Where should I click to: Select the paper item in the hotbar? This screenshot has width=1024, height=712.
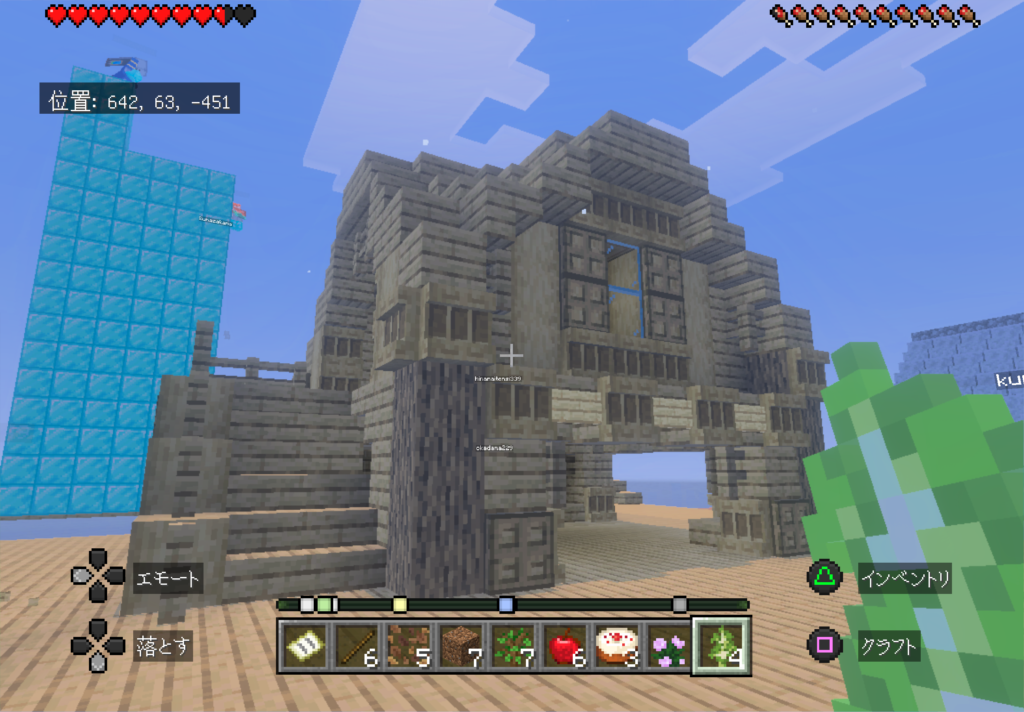[x=302, y=647]
